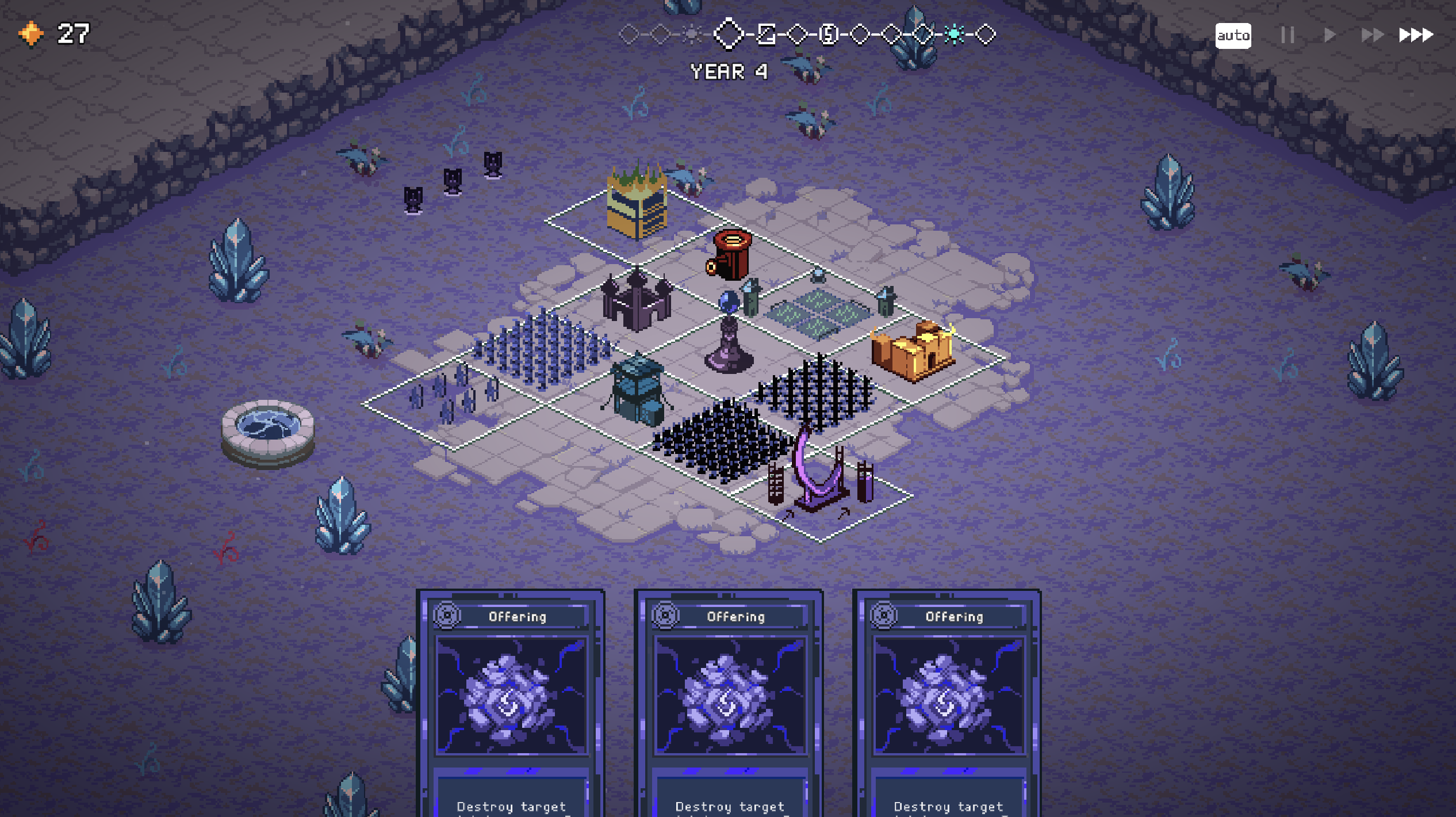
Task: Select triple fast-forward speed
Action: pyautogui.click(x=1416, y=36)
